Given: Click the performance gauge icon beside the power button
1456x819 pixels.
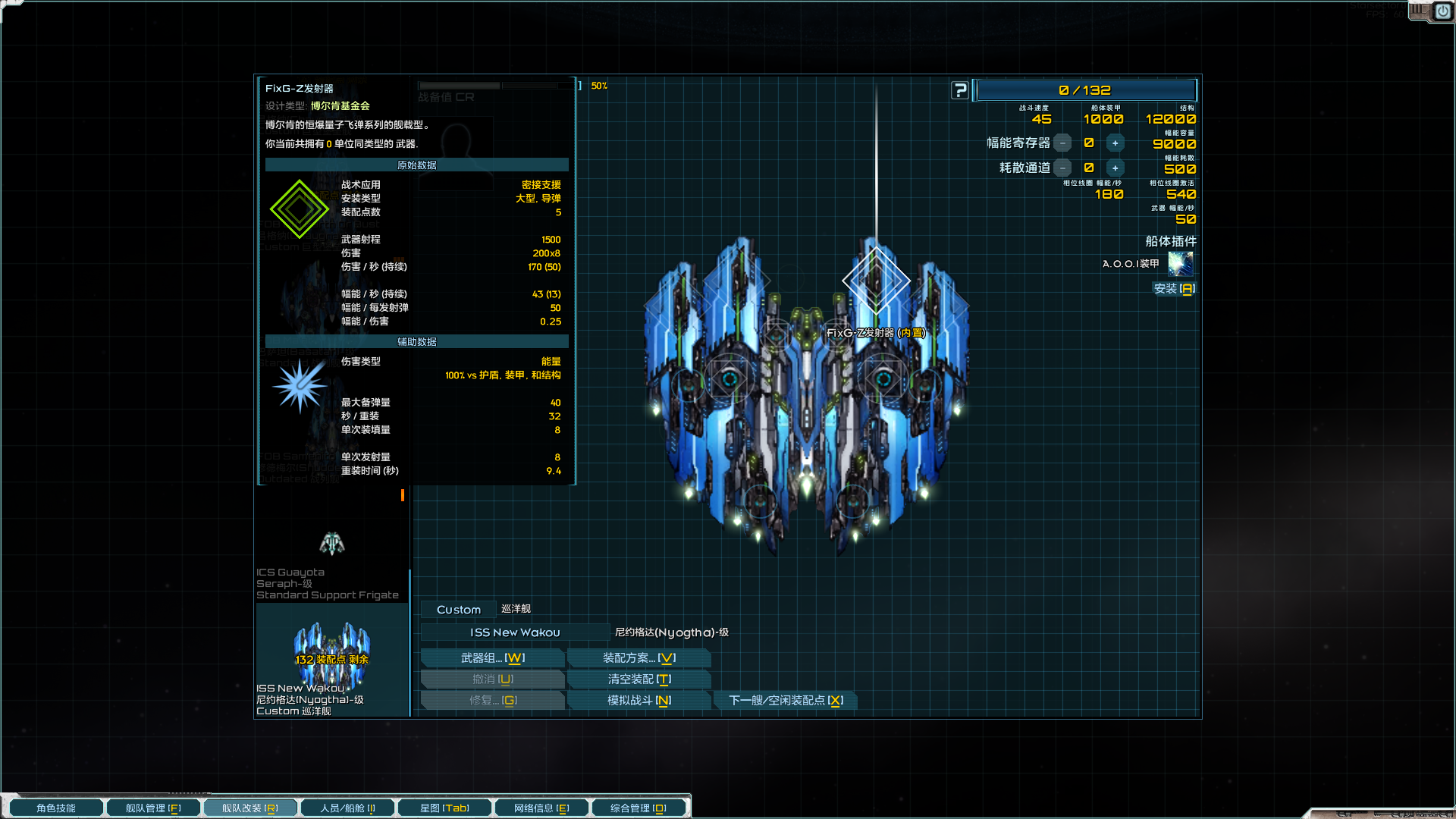Looking at the screenshot, I should coord(1417,11).
